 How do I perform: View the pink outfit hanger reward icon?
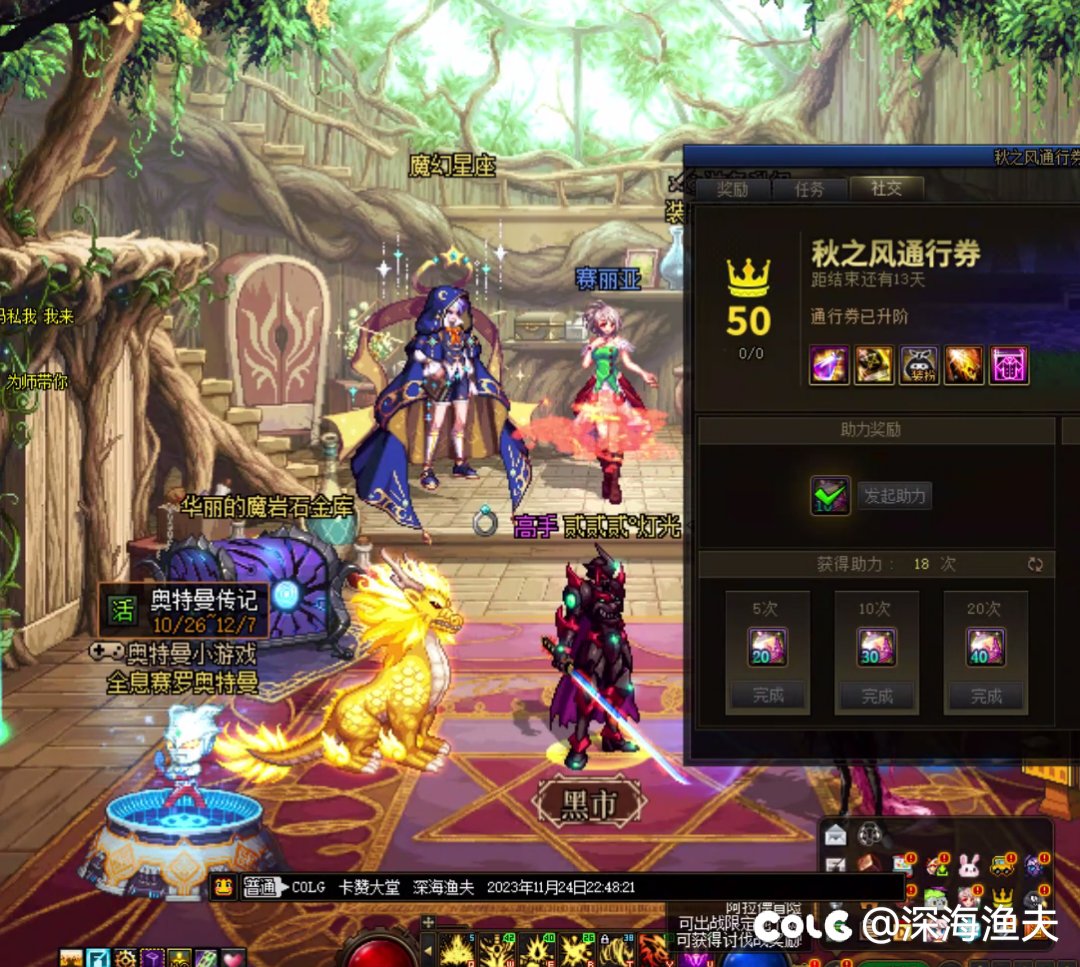pos(1009,365)
